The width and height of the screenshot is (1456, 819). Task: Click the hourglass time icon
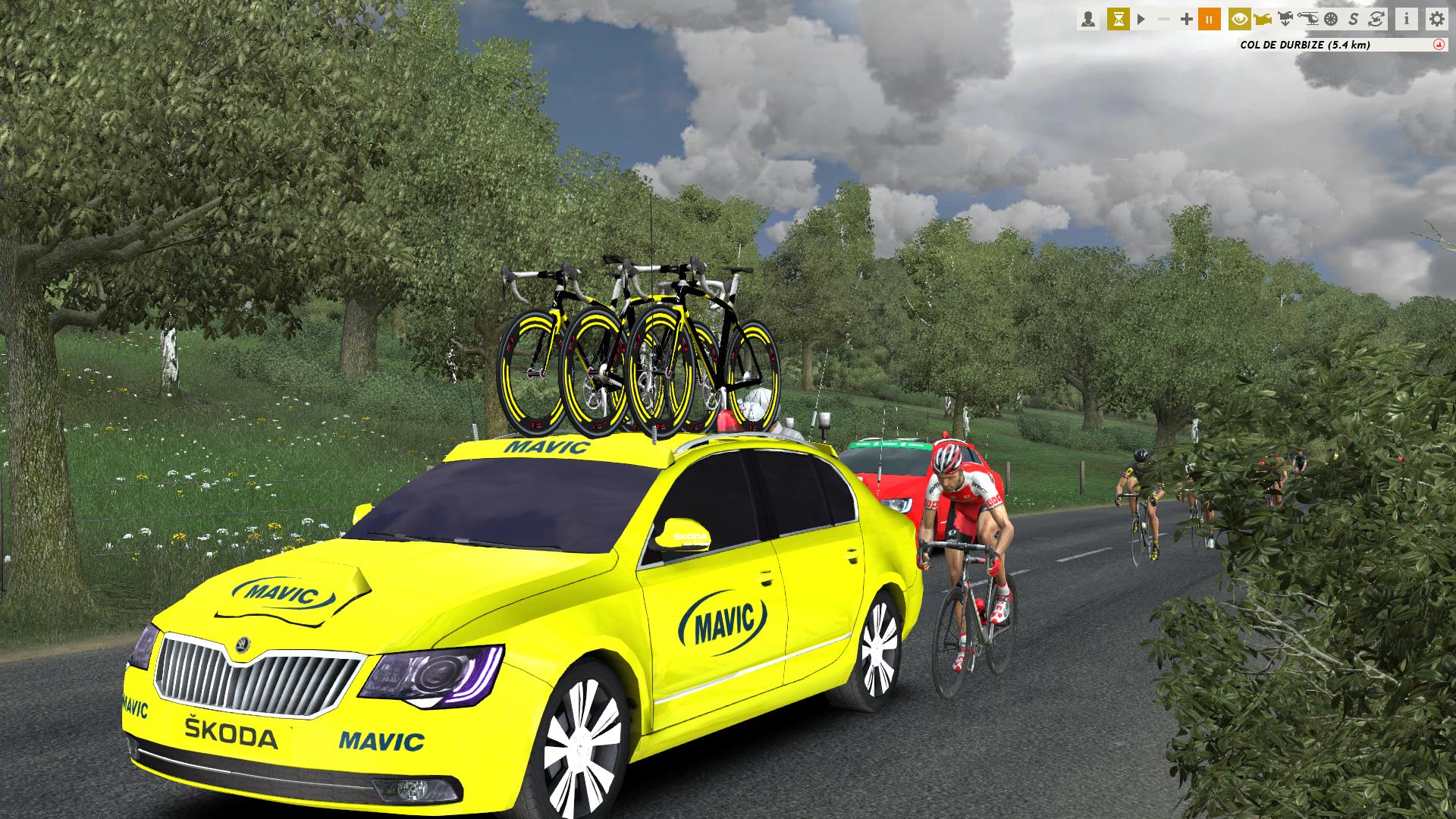point(1118,19)
